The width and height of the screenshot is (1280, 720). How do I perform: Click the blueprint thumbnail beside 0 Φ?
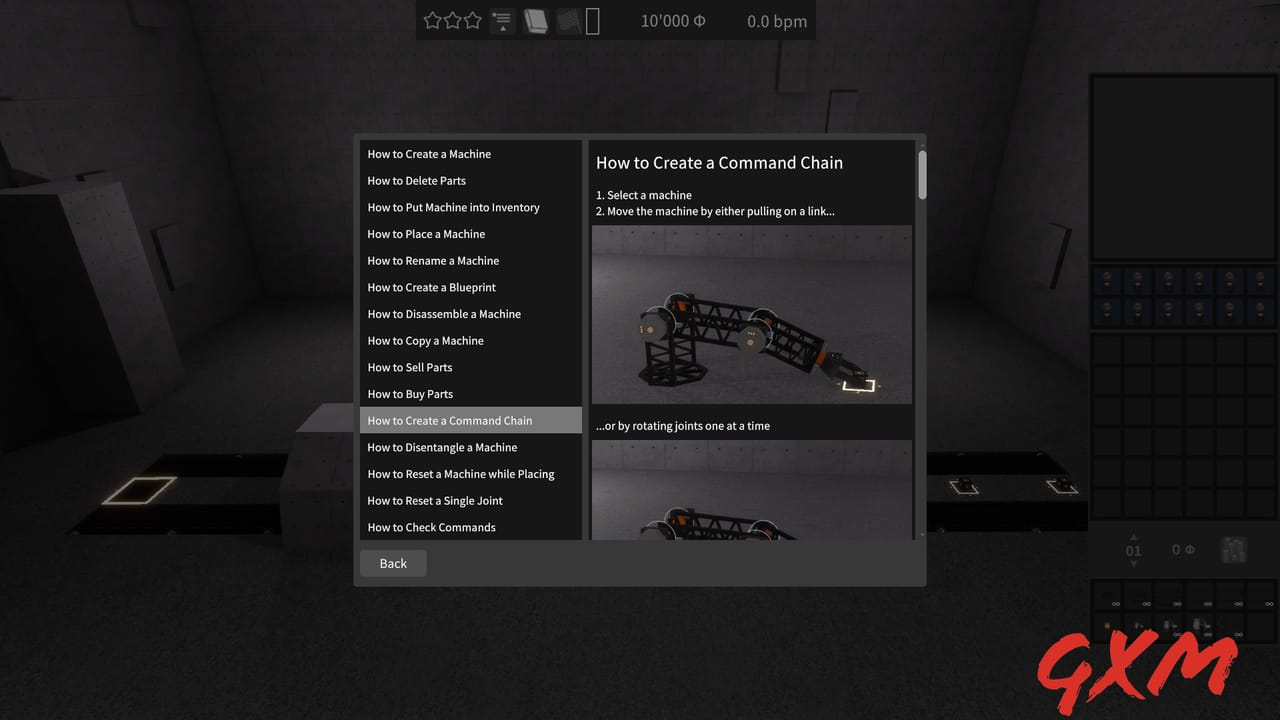click(1234, 549)
